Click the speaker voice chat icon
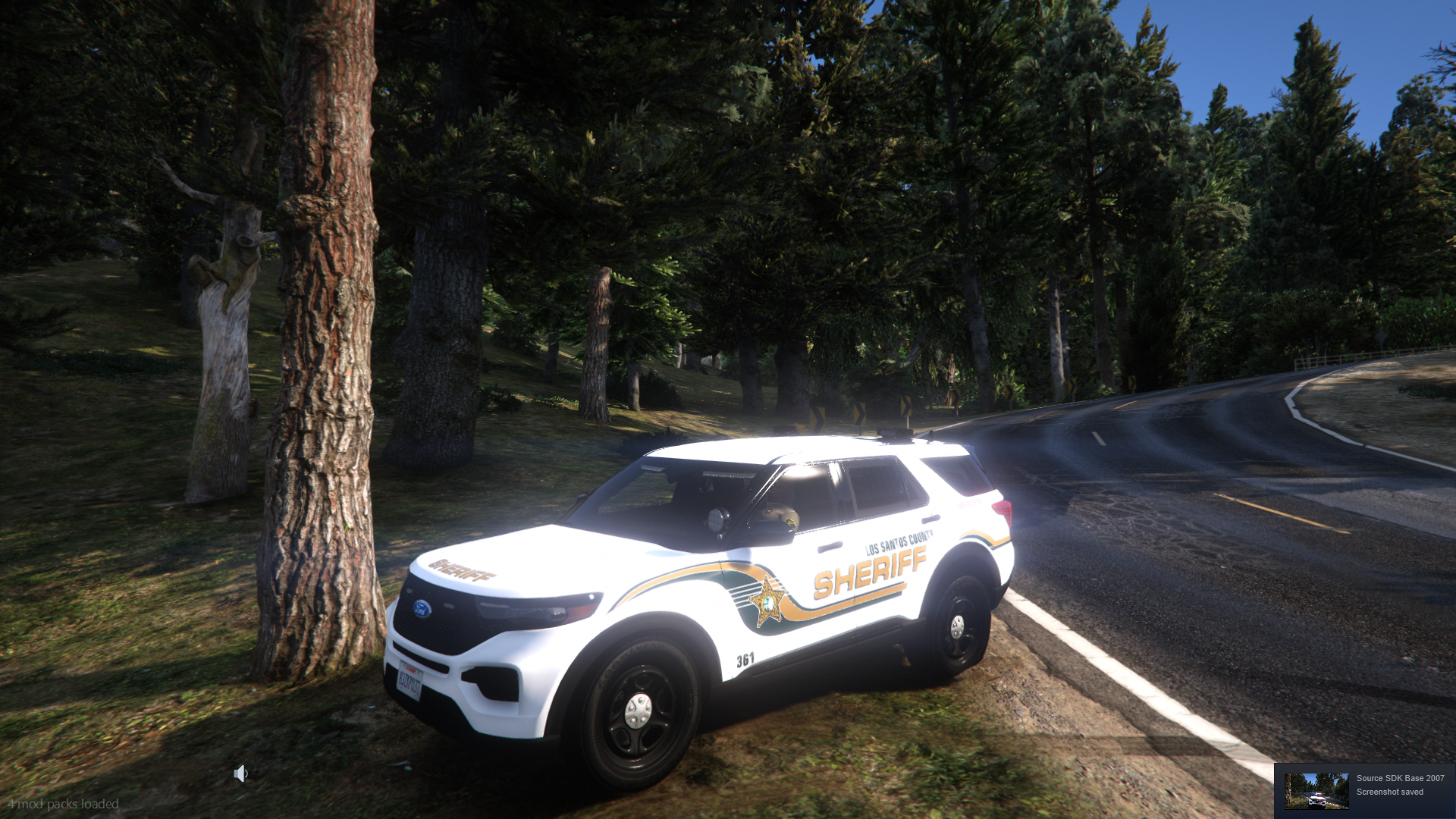 point(240,773)
